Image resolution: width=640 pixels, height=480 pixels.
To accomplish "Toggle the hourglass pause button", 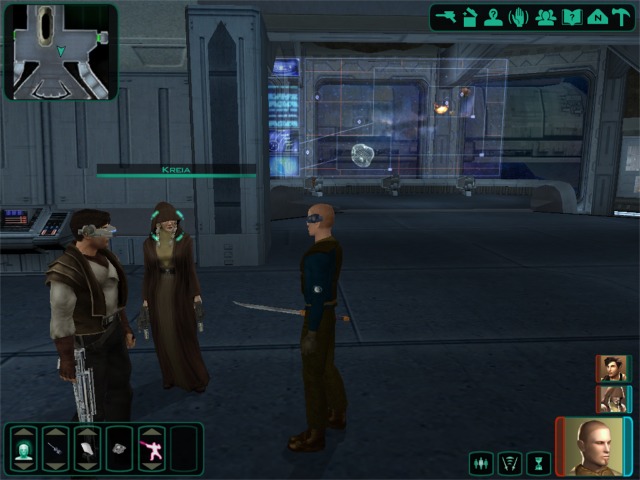I will click(539, 463).
